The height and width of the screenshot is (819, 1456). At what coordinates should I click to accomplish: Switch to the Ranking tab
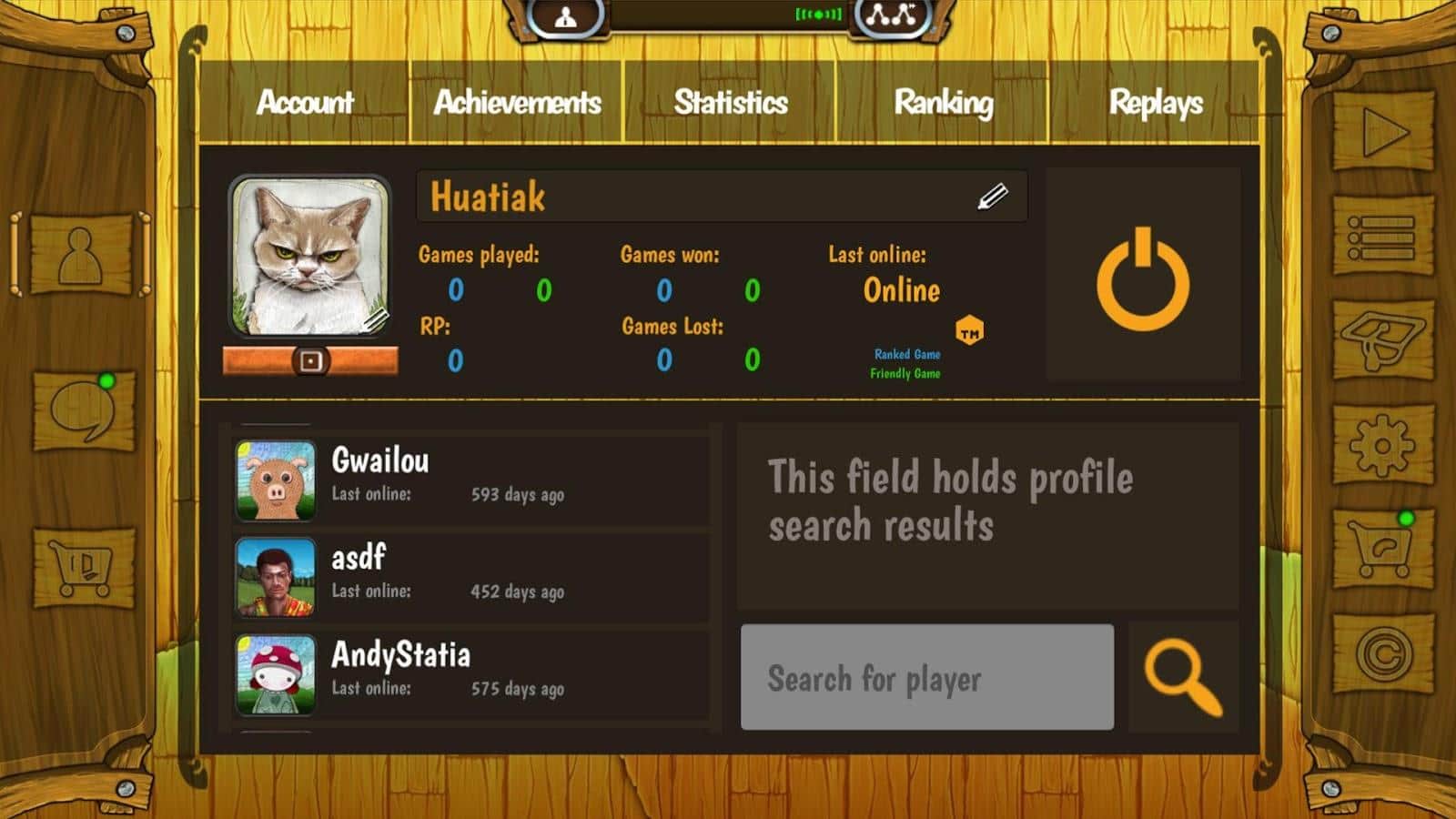click(x=944, y=102)
